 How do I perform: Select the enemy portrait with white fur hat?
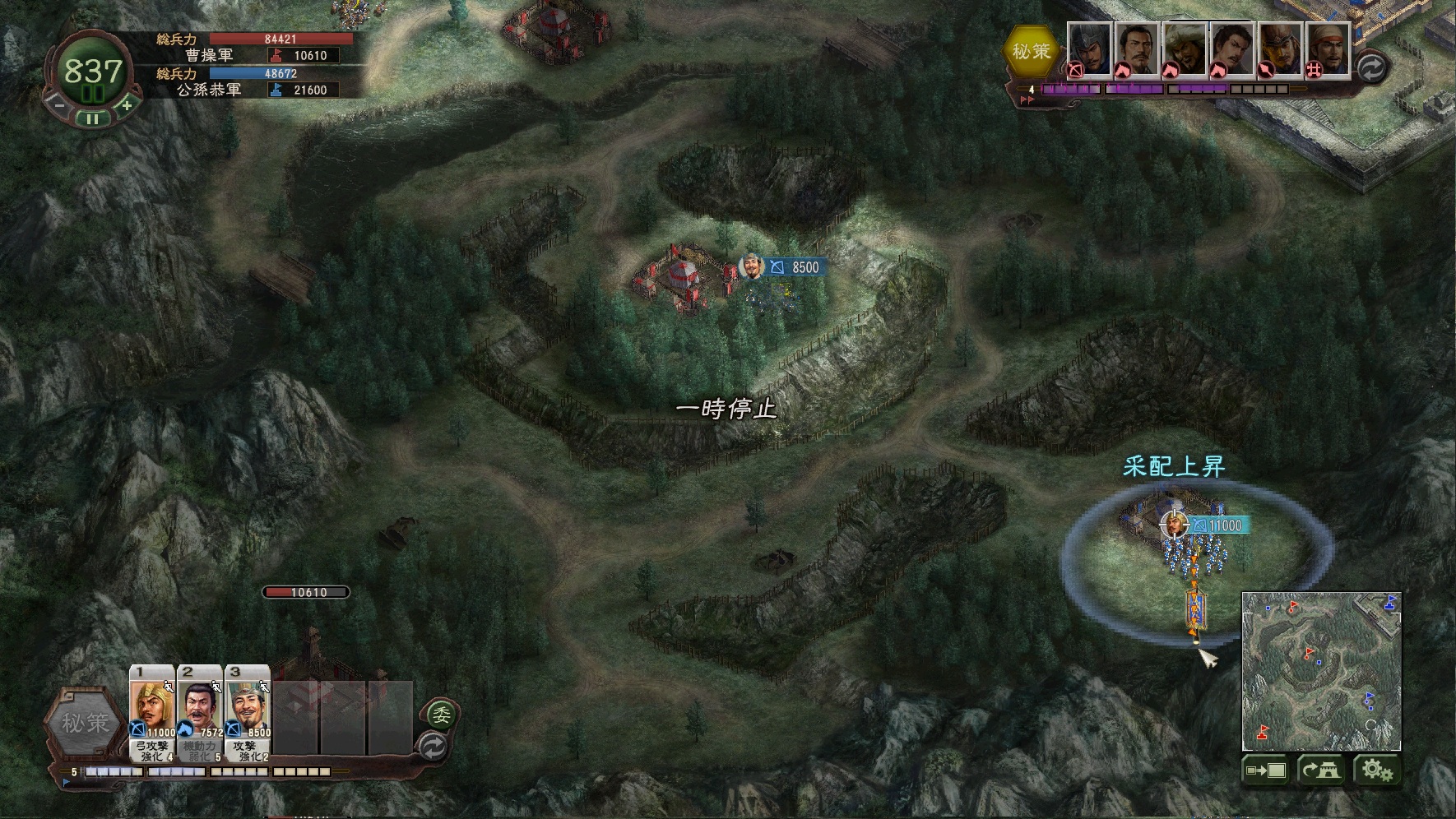[x=1185, y=49]
